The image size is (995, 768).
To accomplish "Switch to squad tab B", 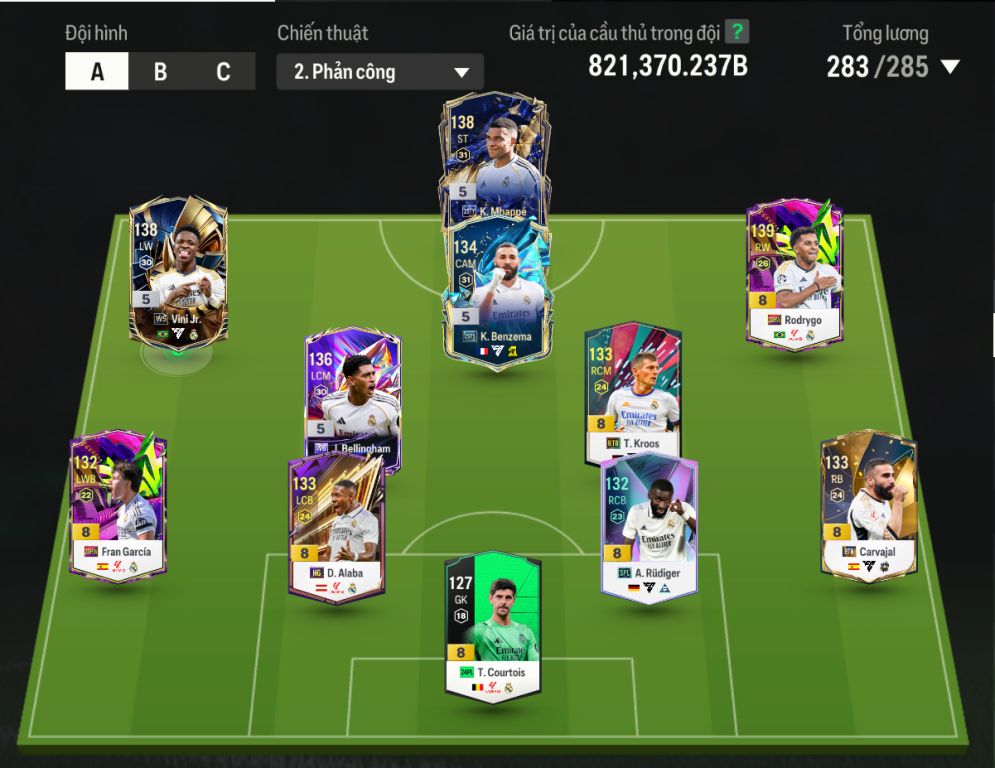I will coord(160,72).
